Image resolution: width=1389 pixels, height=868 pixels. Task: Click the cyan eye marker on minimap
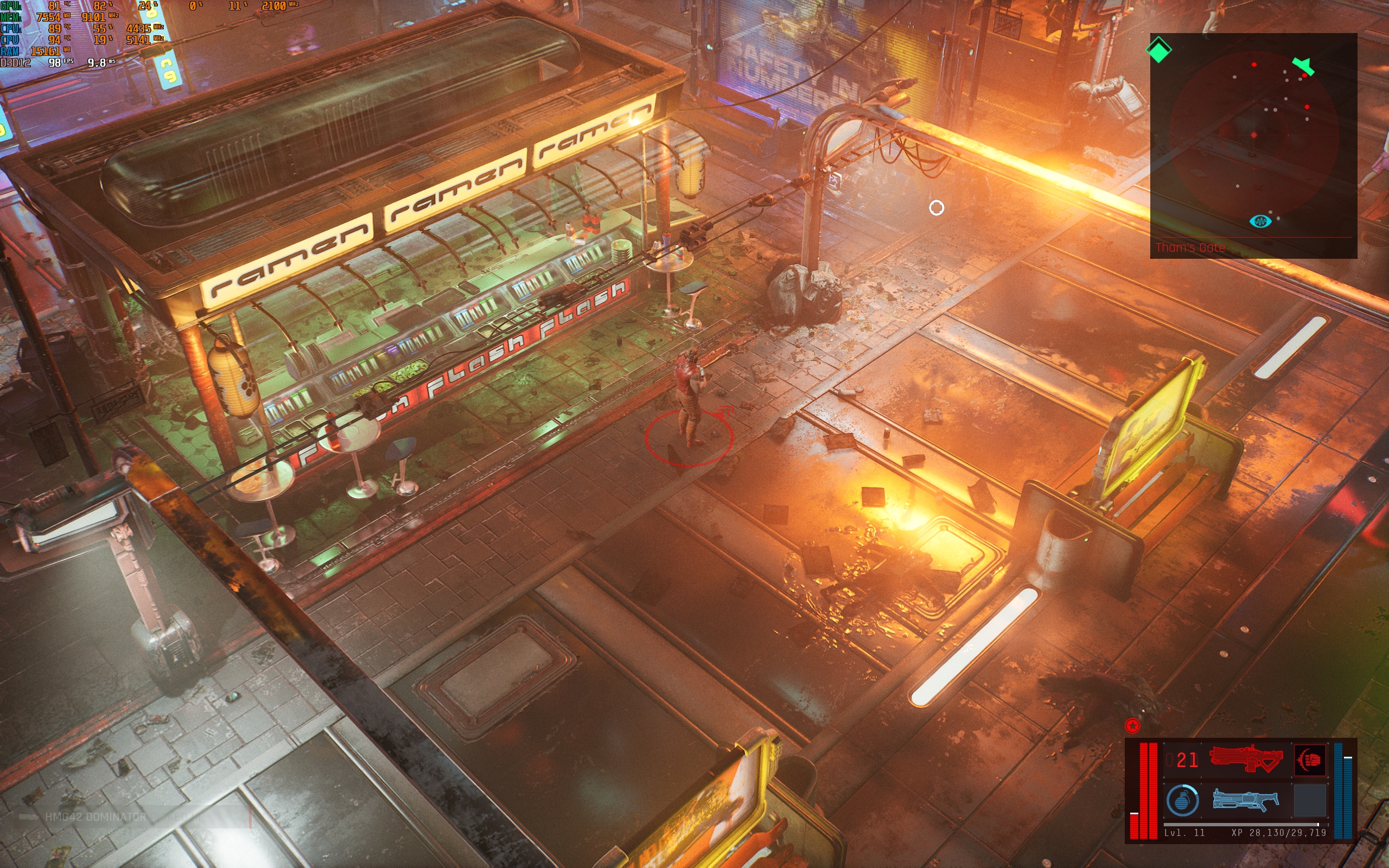pyautogui.click(x=1260, y=221)
